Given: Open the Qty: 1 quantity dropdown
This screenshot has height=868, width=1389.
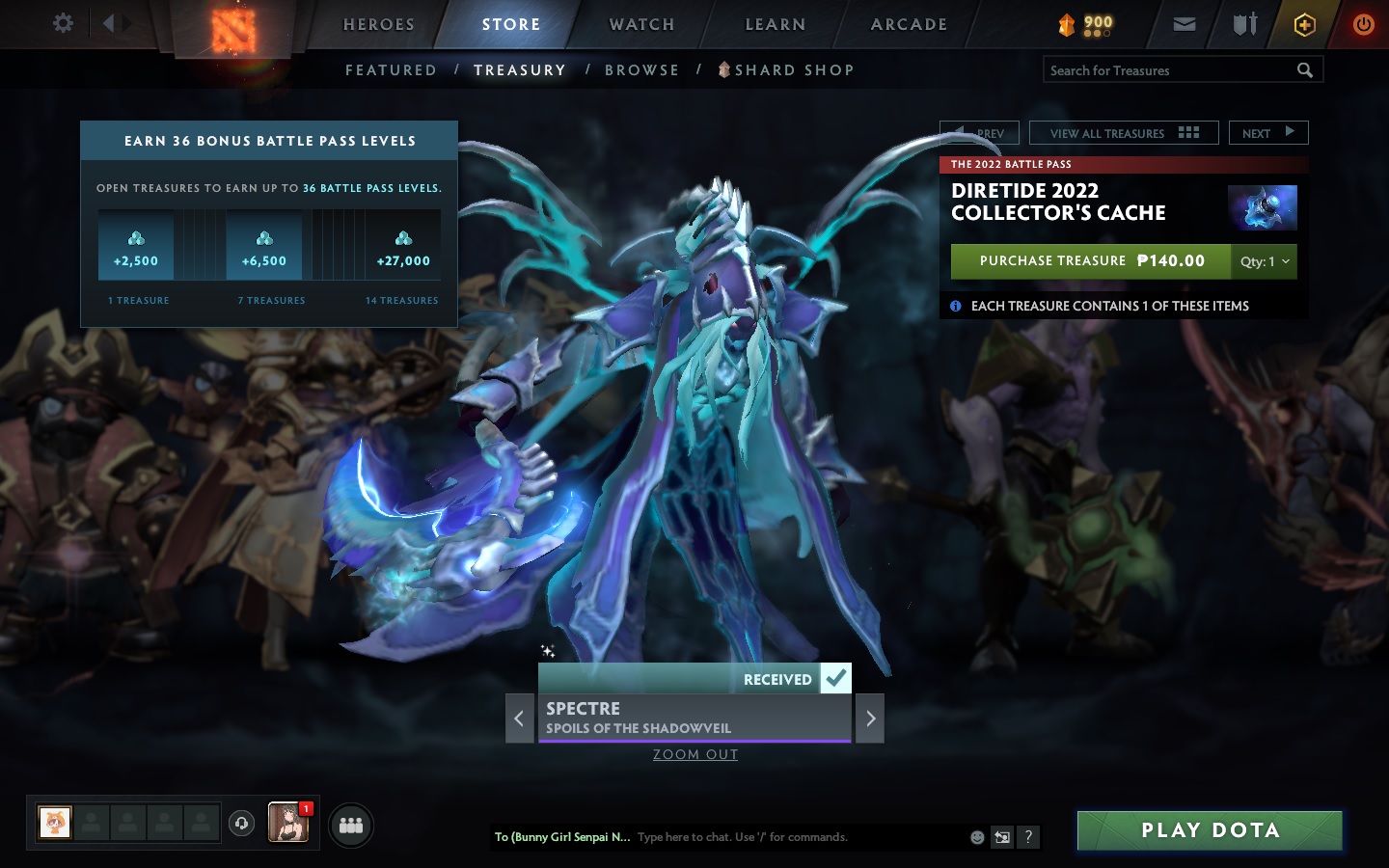Looking at the screenshot, I should [1265, 261].
